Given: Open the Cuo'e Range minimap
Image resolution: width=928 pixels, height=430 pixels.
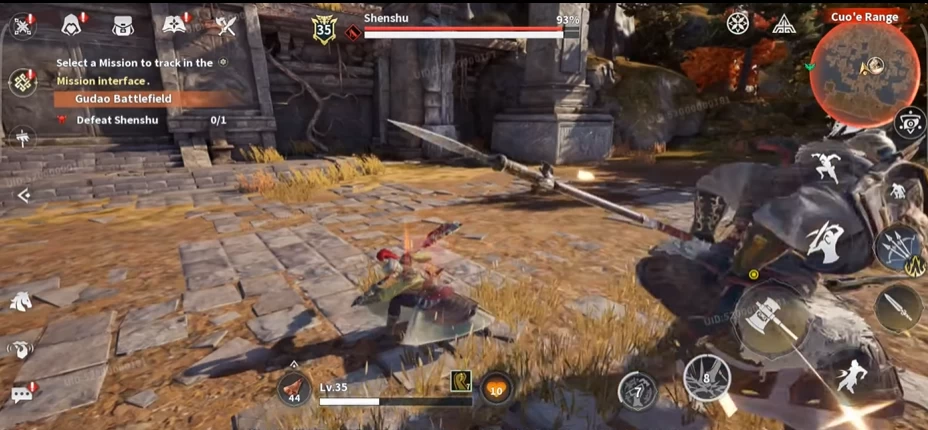Looking at the screenshot, I should click(x=865, y=70).
